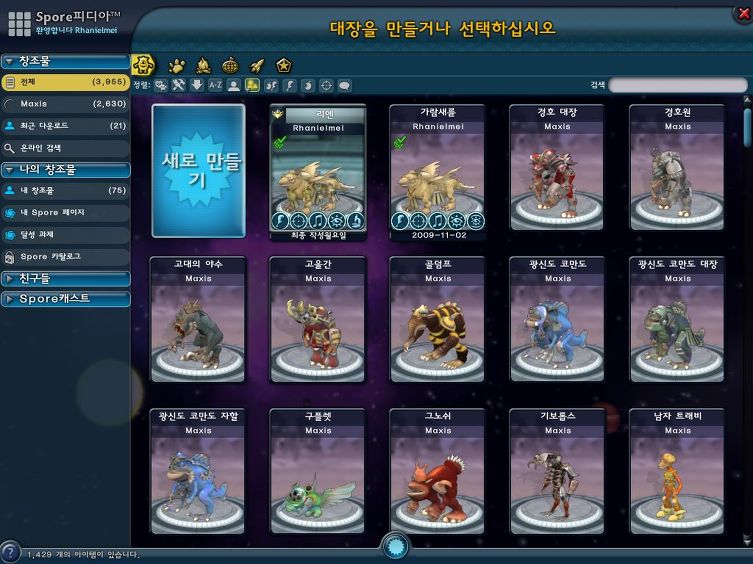Select the green 구플렛 creature card
The height and width of the screenshot is (564, 753).
pos(318,470)
